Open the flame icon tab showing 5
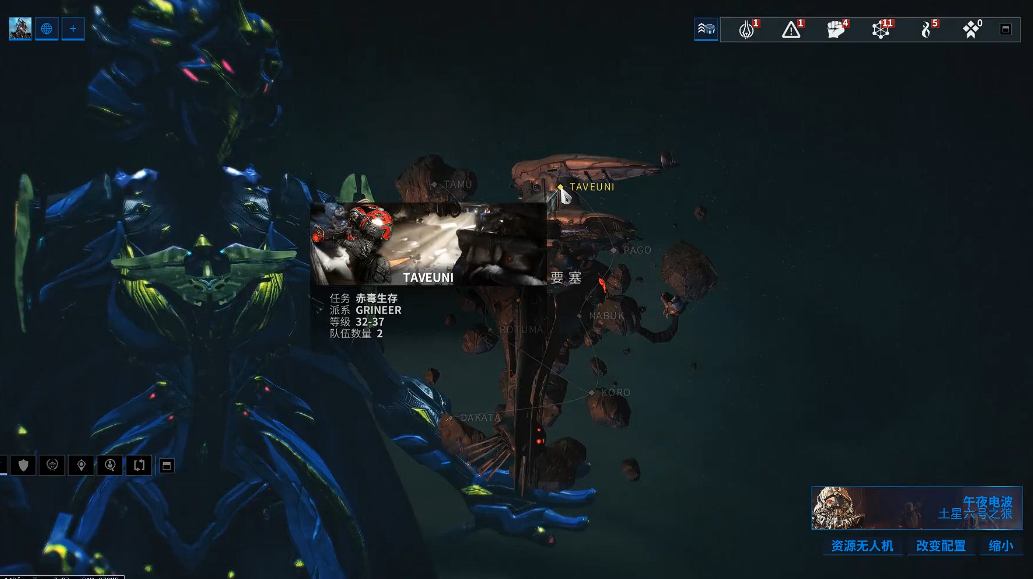 point(927,30)
